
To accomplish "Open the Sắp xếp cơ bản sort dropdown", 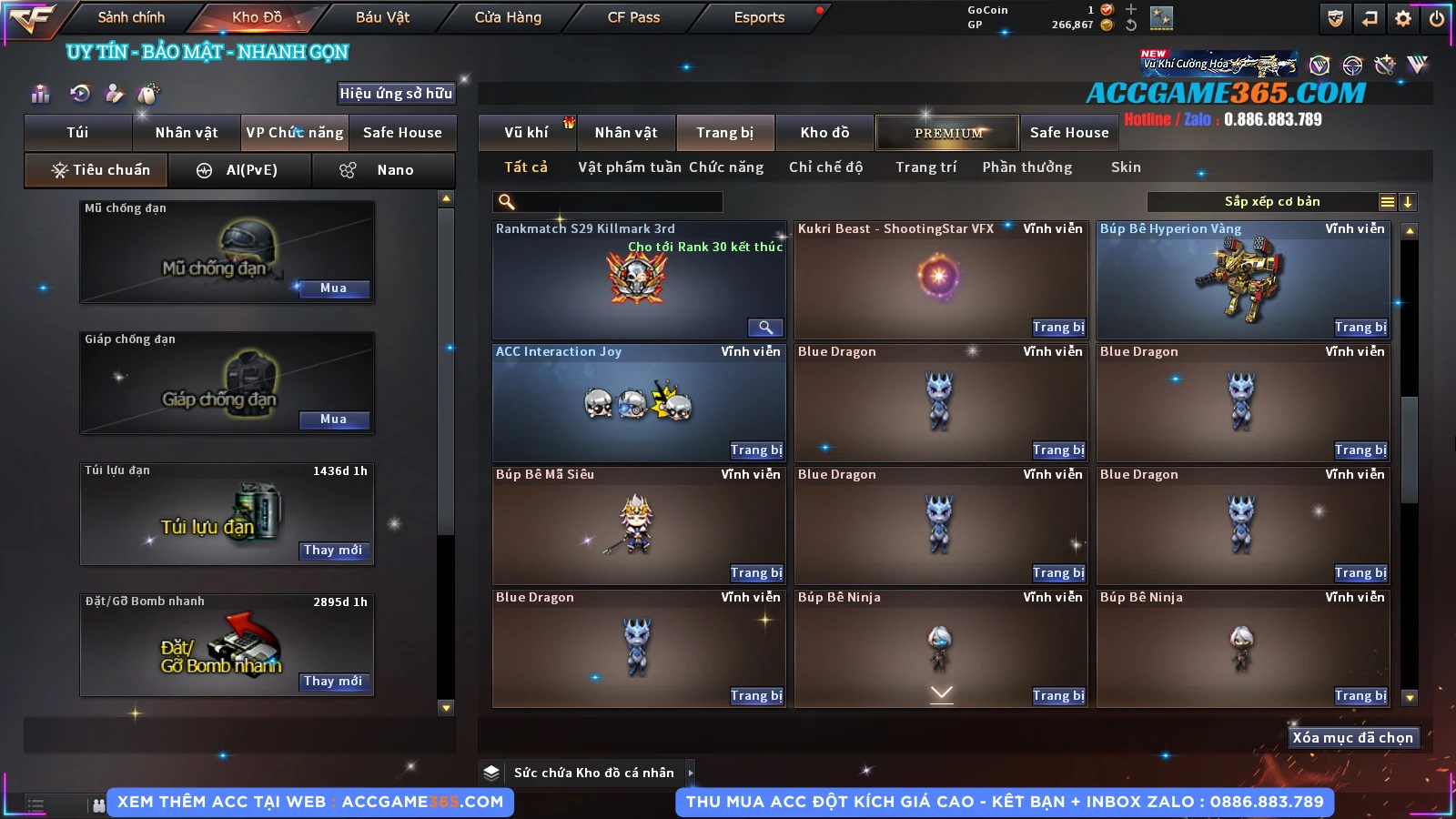I will point(1272,202).
